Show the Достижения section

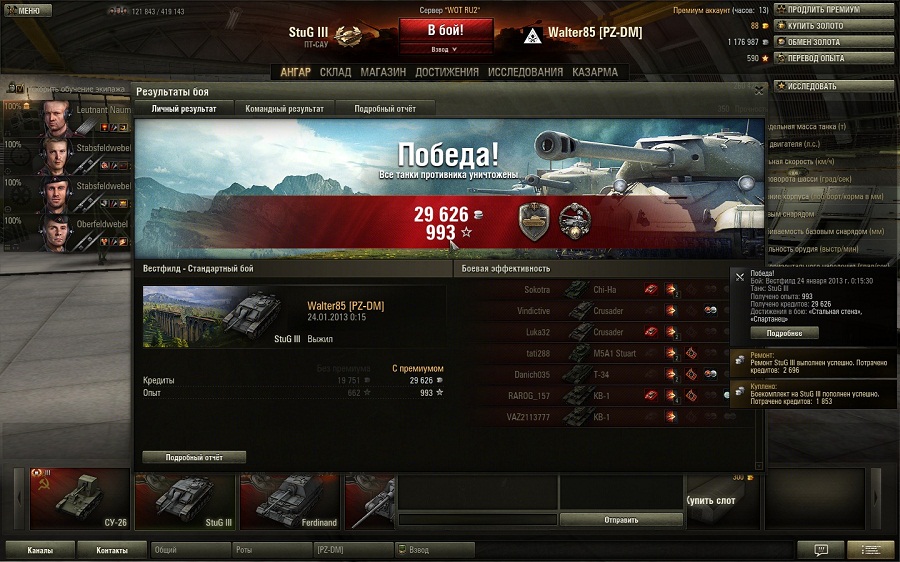pyautogui.click(x=447, y=72)
